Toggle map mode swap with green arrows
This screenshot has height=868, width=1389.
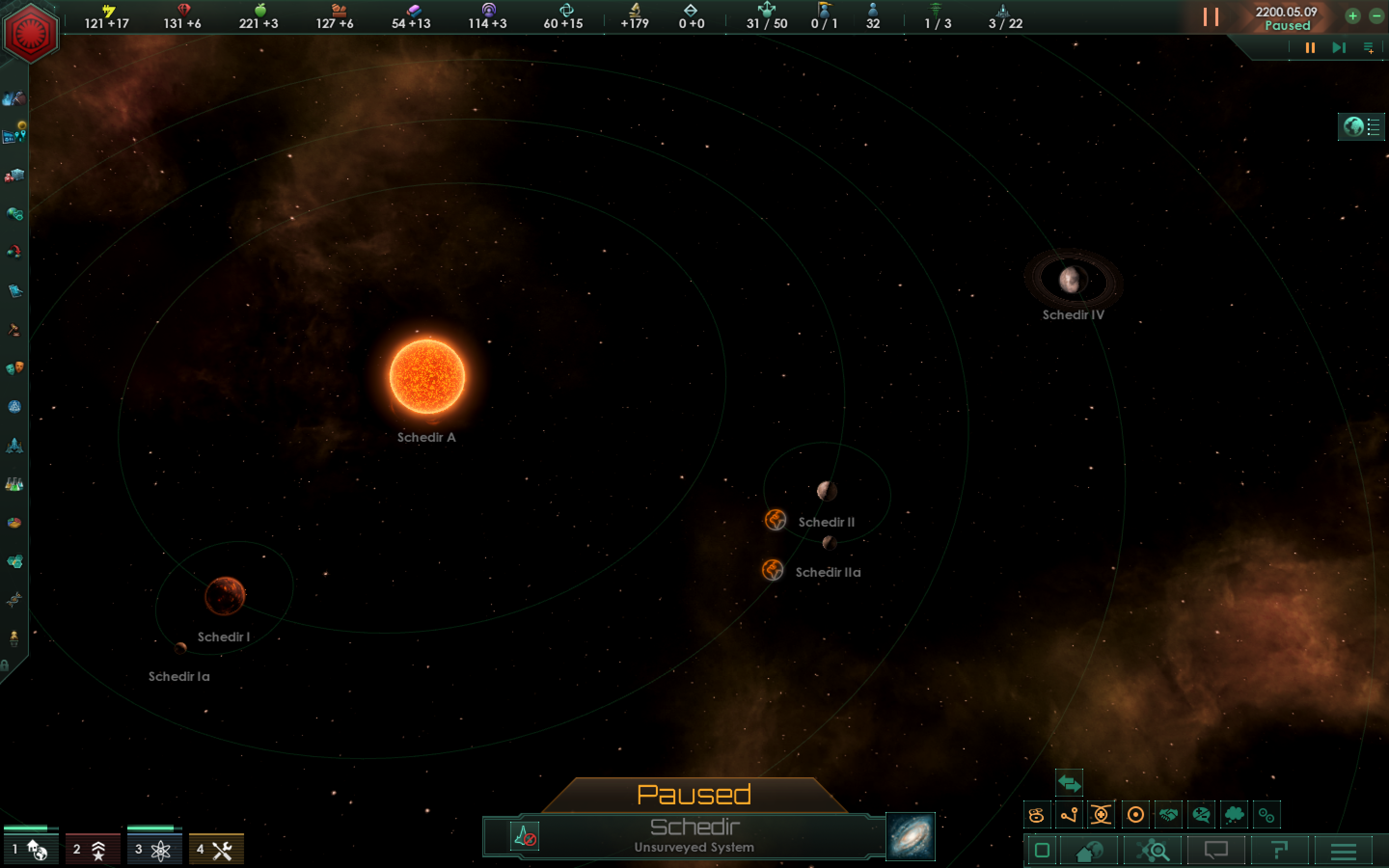1069,784
